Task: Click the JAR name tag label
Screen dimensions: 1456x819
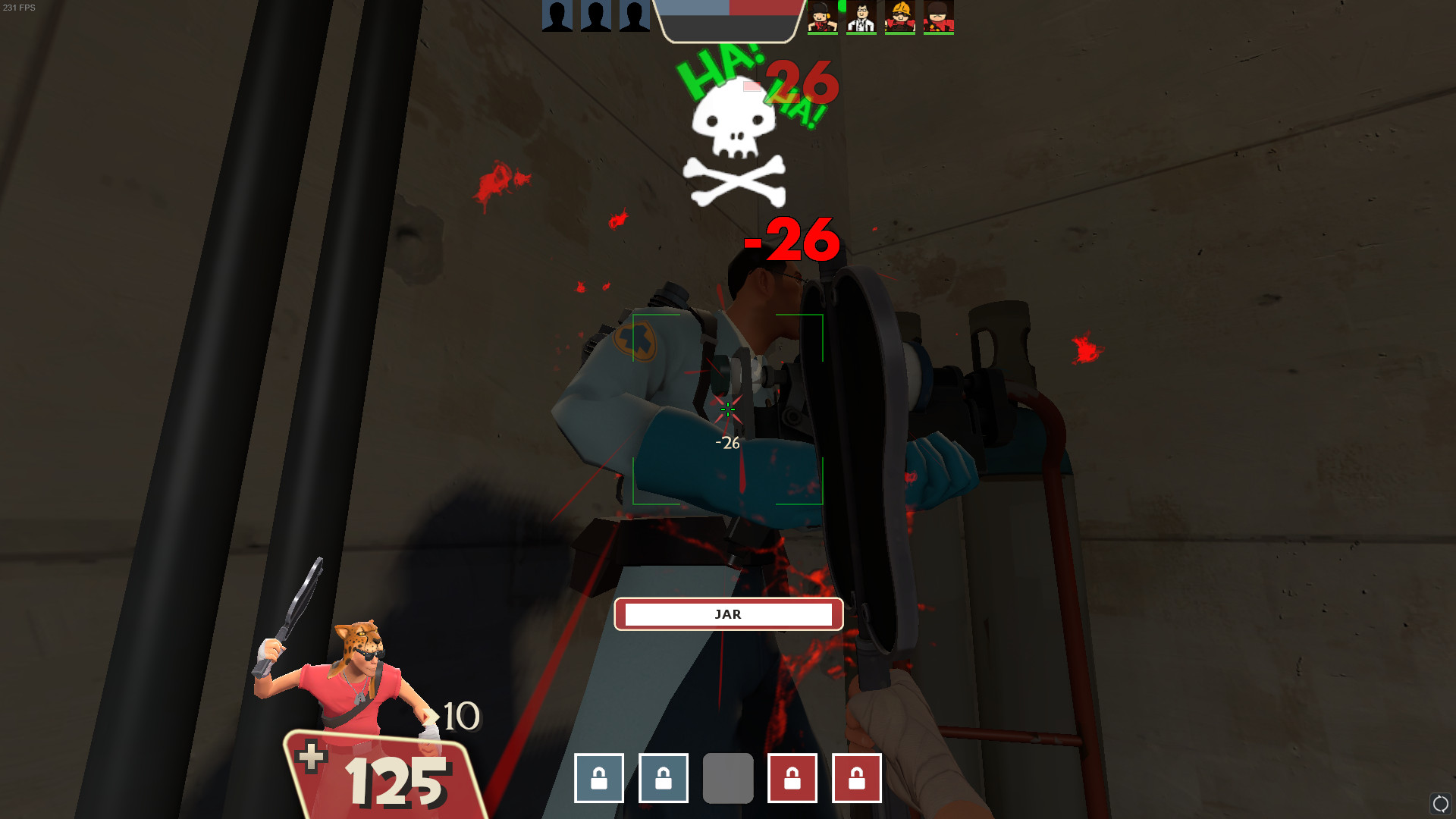Action: [728, 614]
